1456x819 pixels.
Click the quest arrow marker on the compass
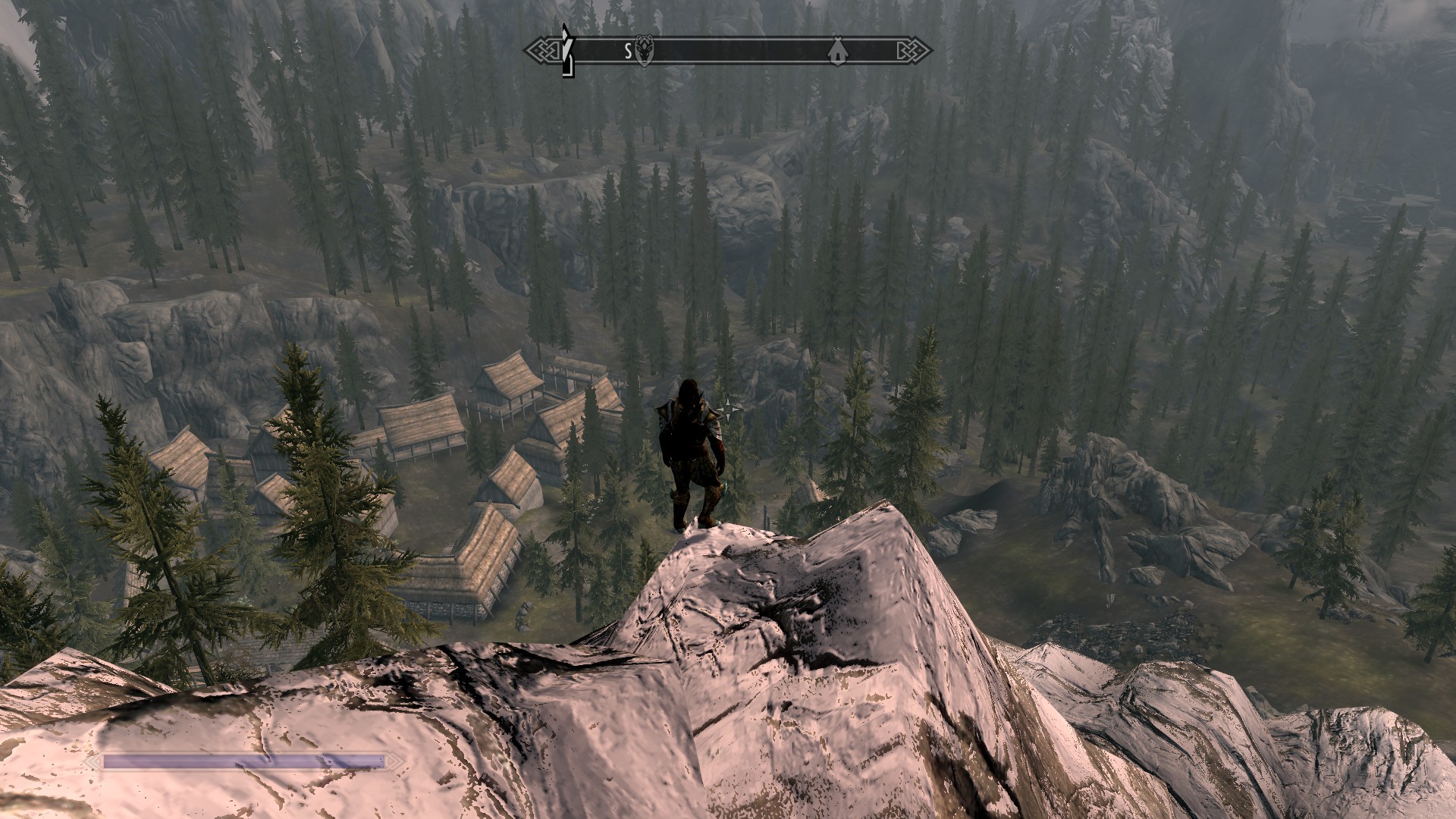click(x=565, y=52)
